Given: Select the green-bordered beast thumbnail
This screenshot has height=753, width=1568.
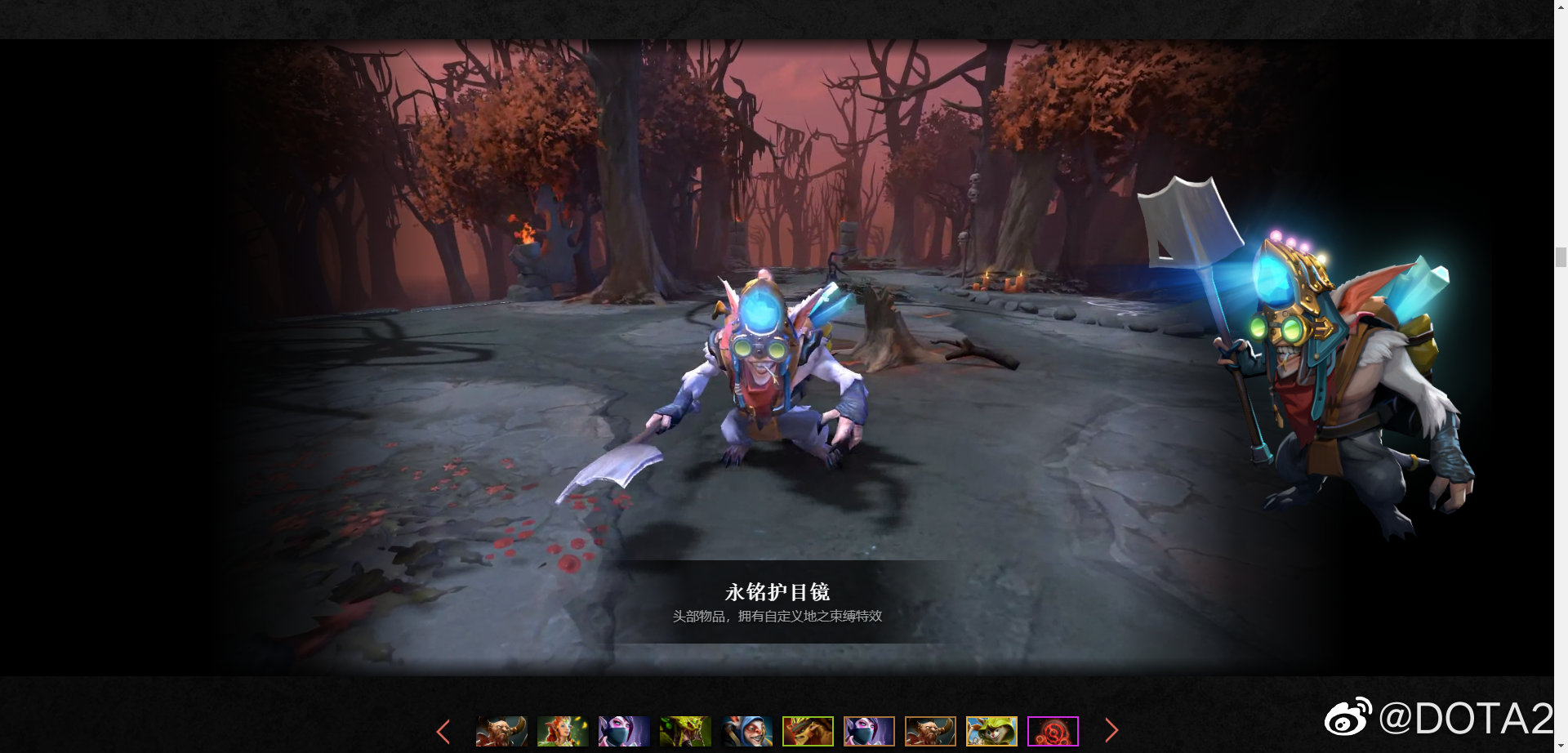Looking at the screenshot, I should click(x=807, y=731).
